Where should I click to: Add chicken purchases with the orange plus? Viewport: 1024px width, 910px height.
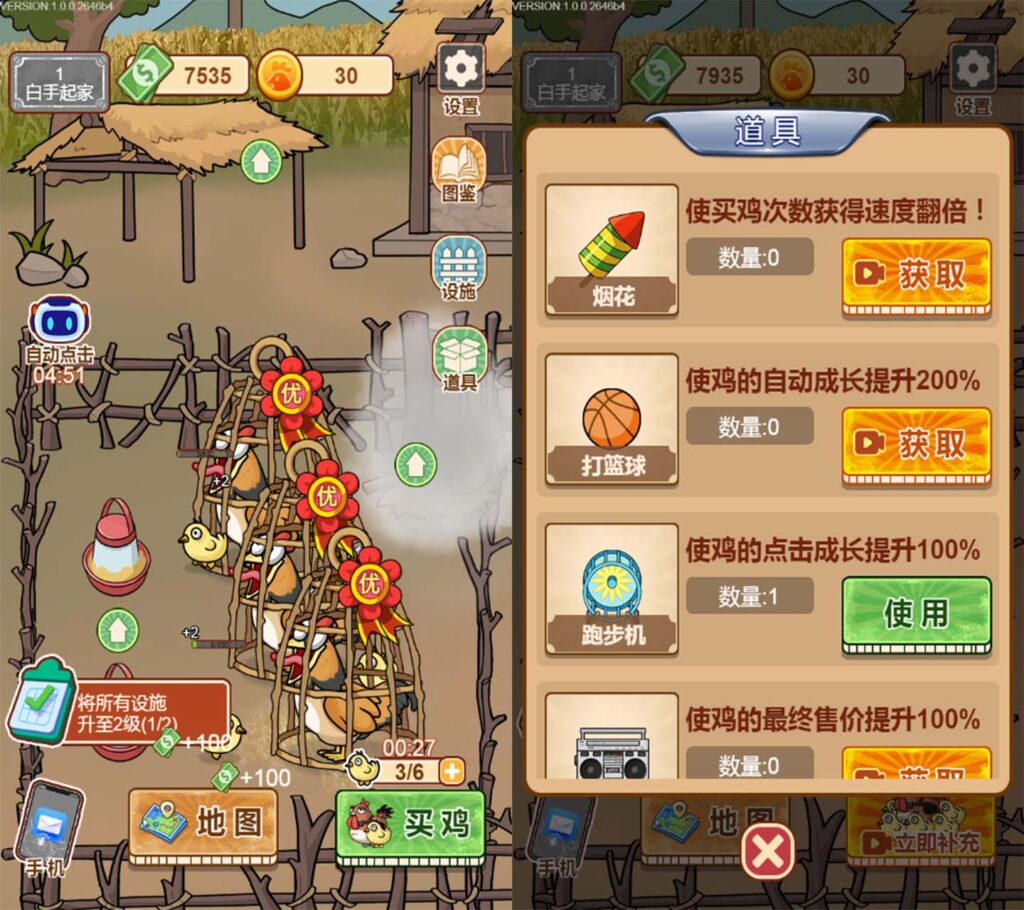(x=453, y=771)
